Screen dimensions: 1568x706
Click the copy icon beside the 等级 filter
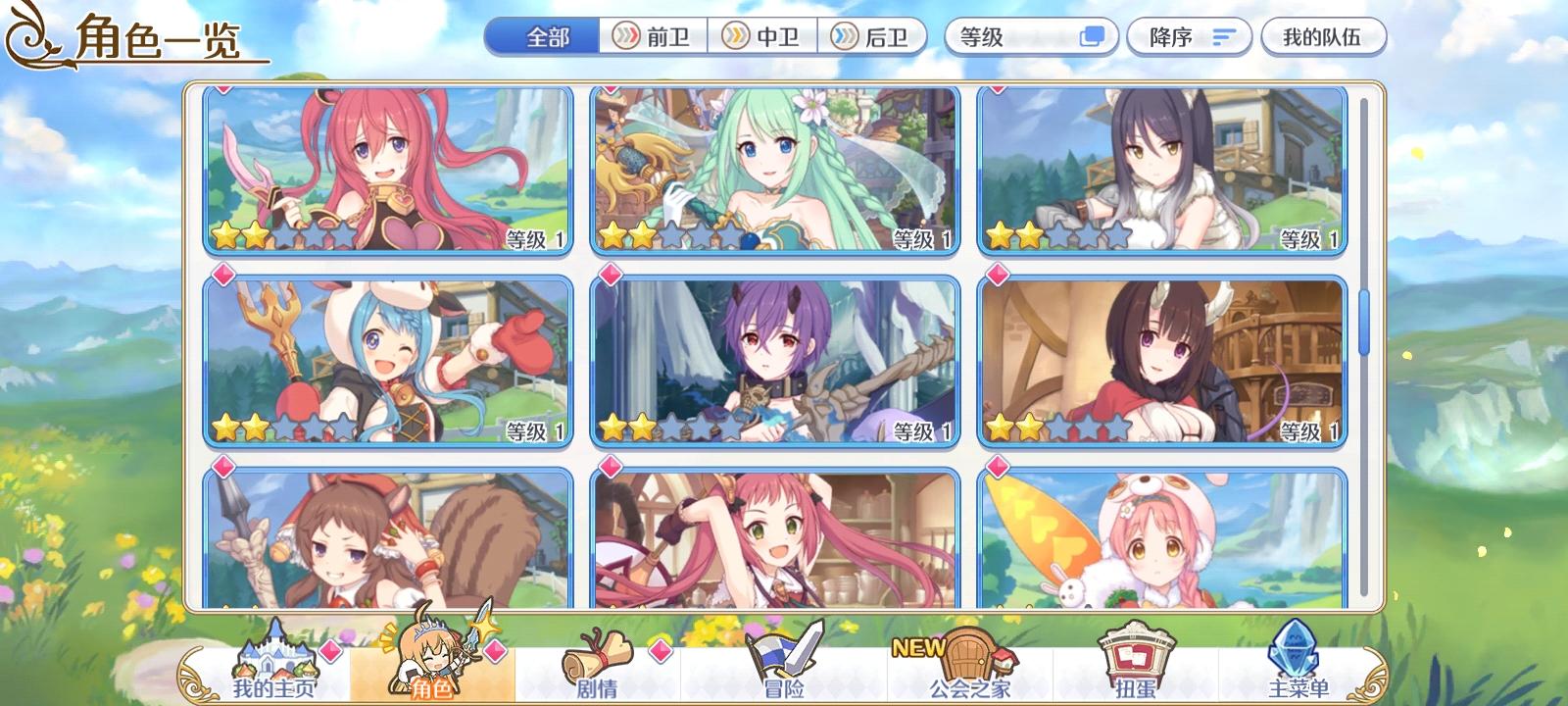(1095, 36)
